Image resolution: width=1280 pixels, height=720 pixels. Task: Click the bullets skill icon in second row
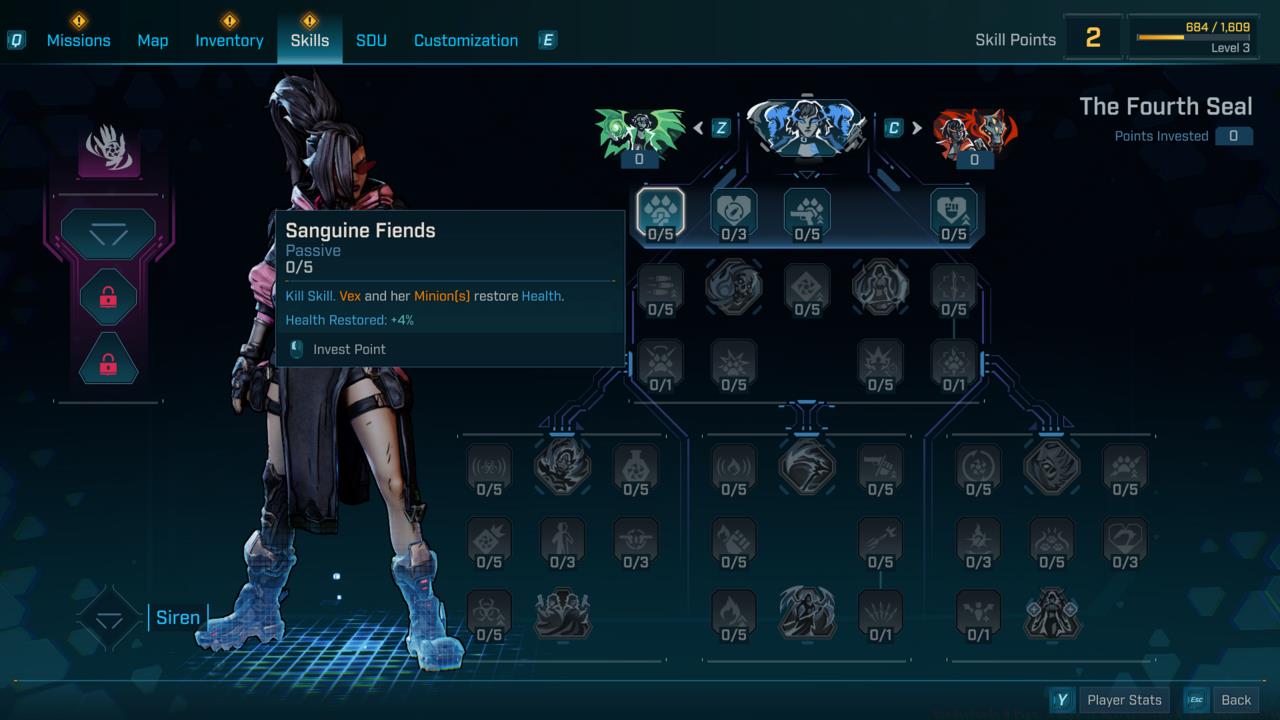(x=660, y=288)
